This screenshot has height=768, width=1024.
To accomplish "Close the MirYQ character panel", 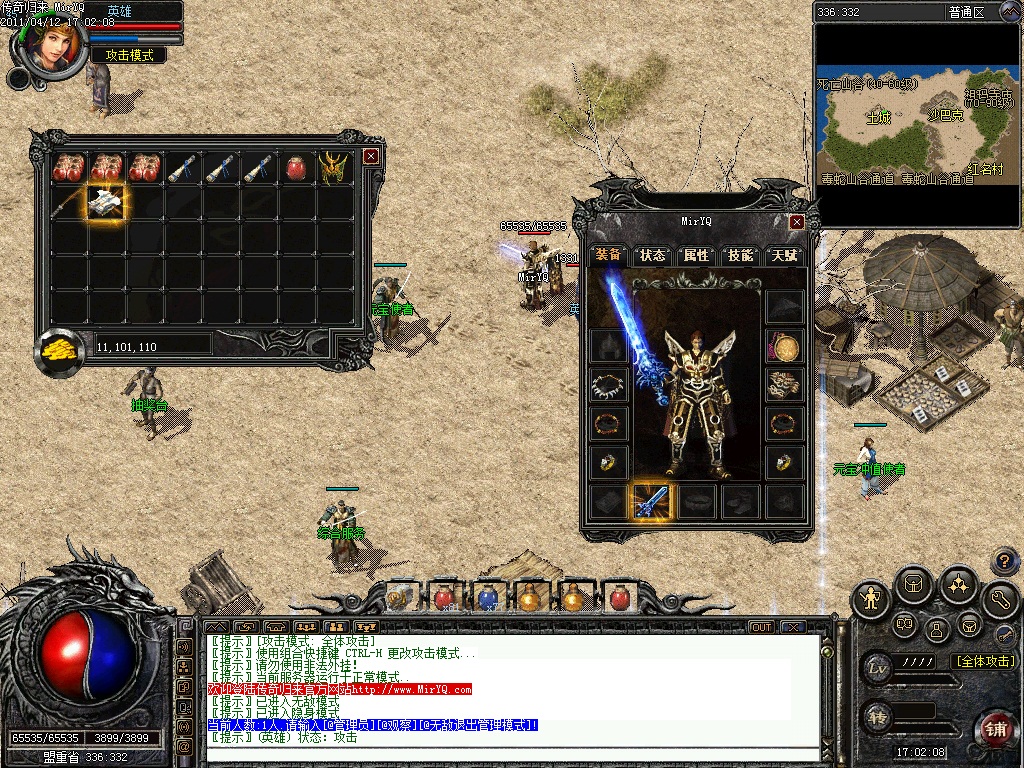I will tap(797, 222).
